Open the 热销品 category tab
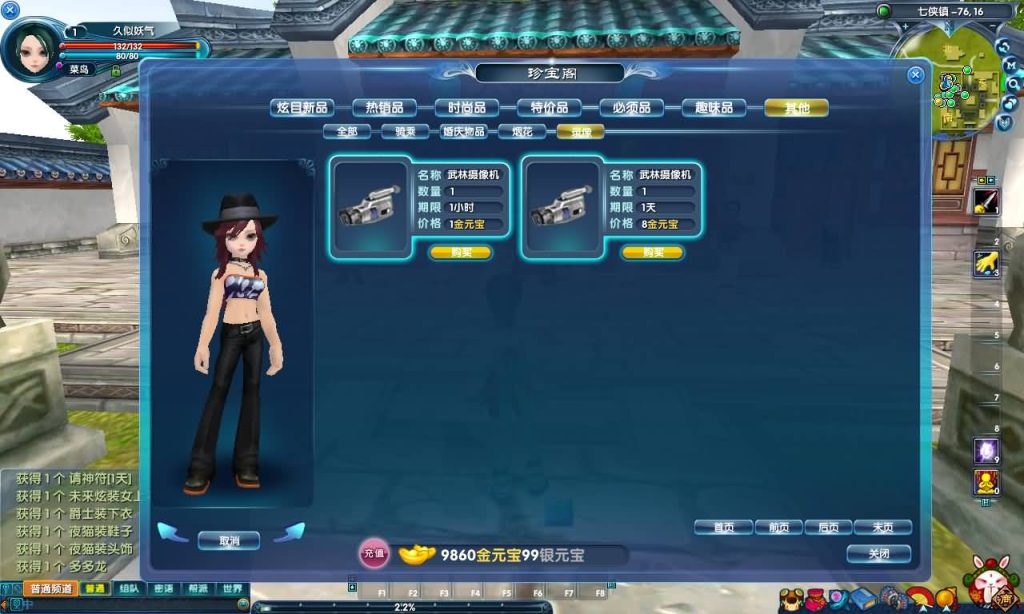The image size is (1024, 614). pyautogui.click(x=384, y=108)
